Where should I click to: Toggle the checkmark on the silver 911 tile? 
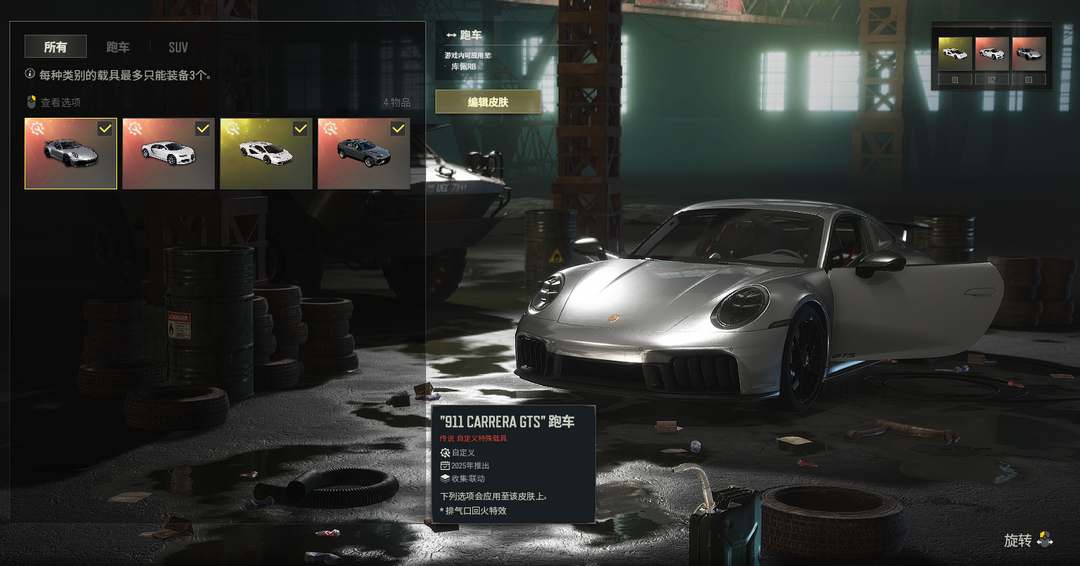tap(105, 128)
